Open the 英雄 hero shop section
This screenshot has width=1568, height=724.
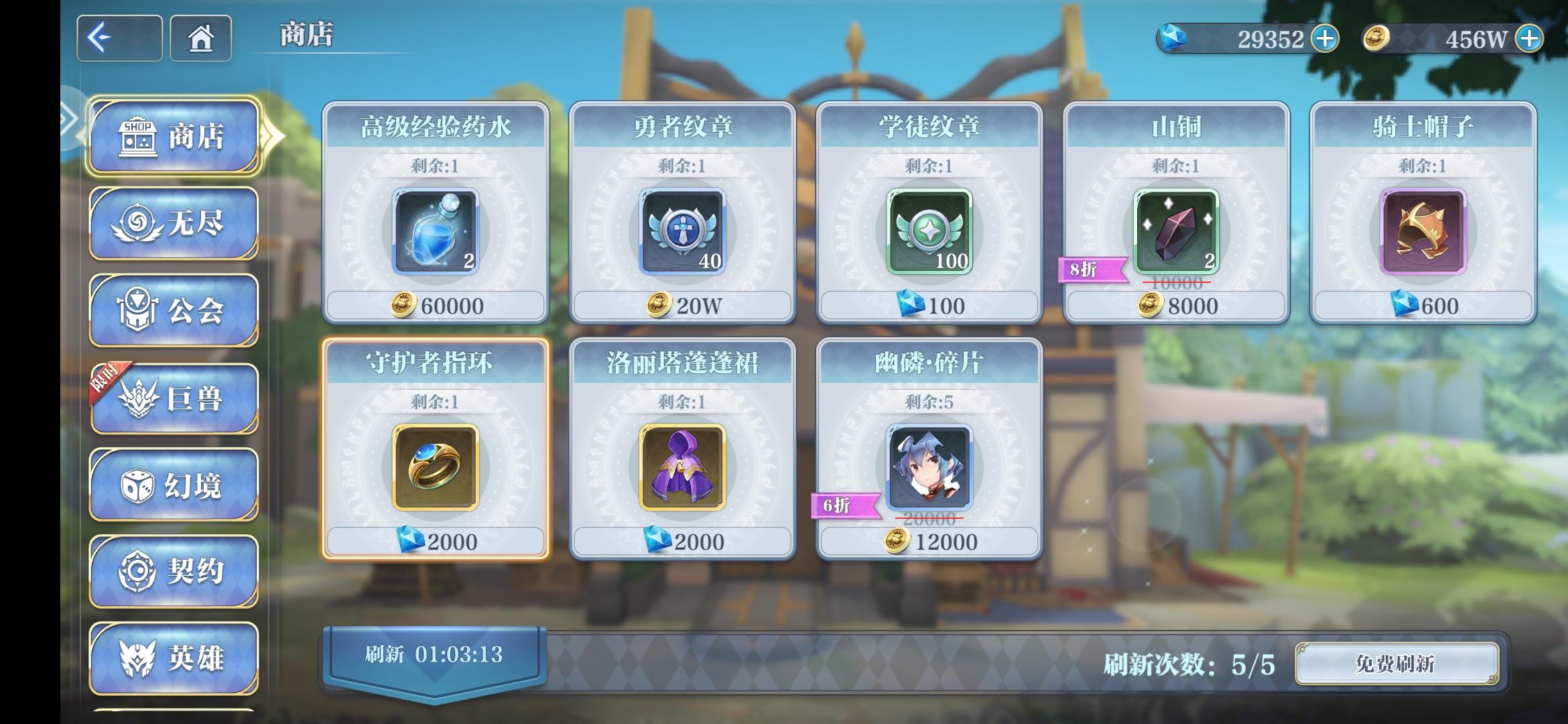click(x=173, y=658)
